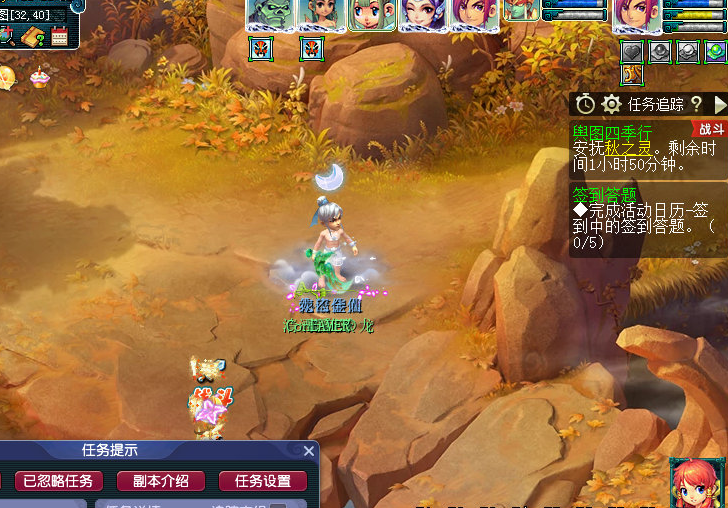The width and height of the screenshot is (728, 508).
Task: Open the quest tracker gear settings
Action: pyautogui.click(x=612, y=104)
